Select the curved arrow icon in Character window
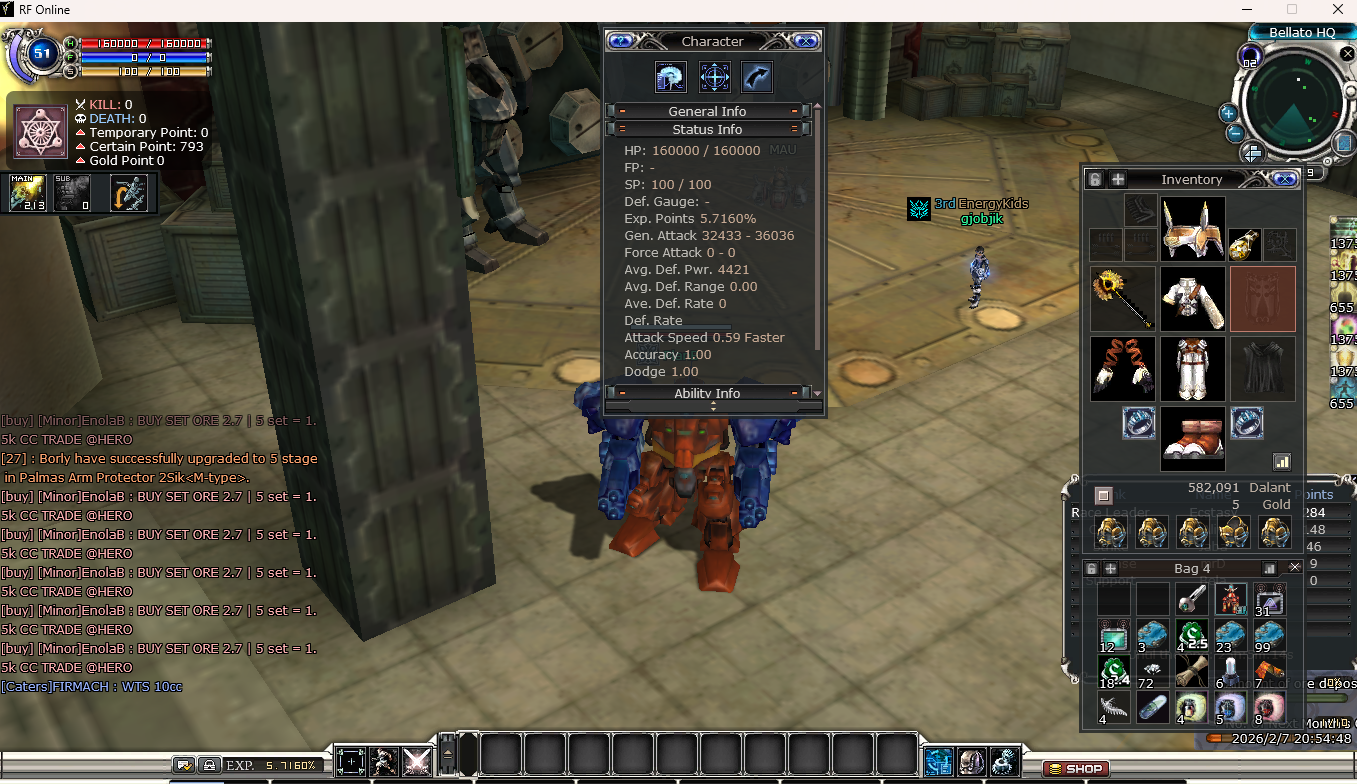The width and height of the screenshot is (1357, 784). [757, 77]
